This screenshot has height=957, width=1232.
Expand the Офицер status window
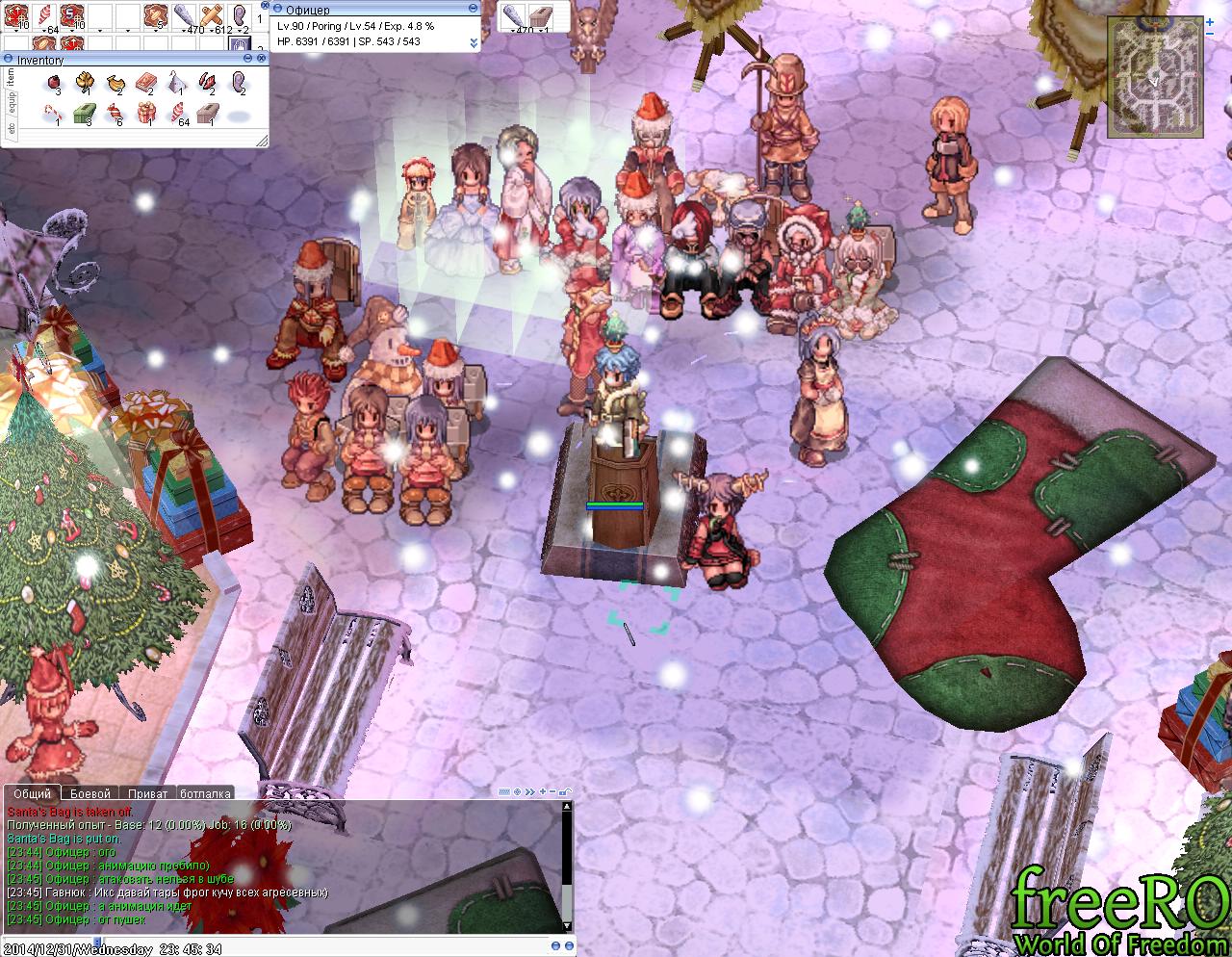[x=474, y=42]
